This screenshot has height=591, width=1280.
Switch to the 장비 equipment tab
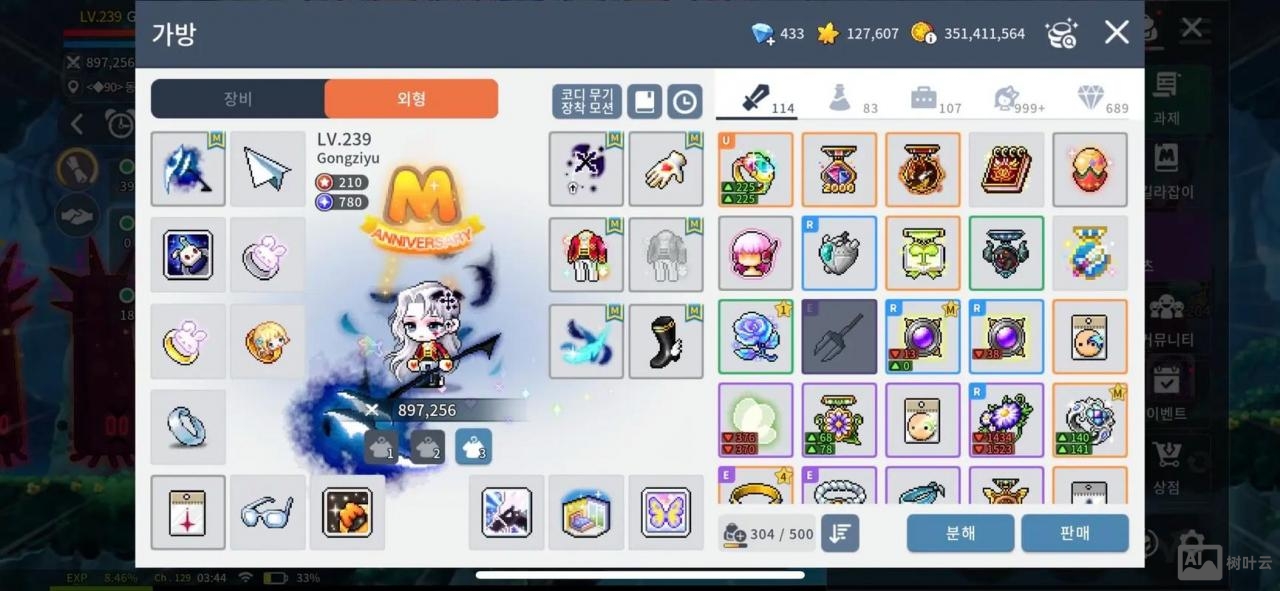coord(238,99)
